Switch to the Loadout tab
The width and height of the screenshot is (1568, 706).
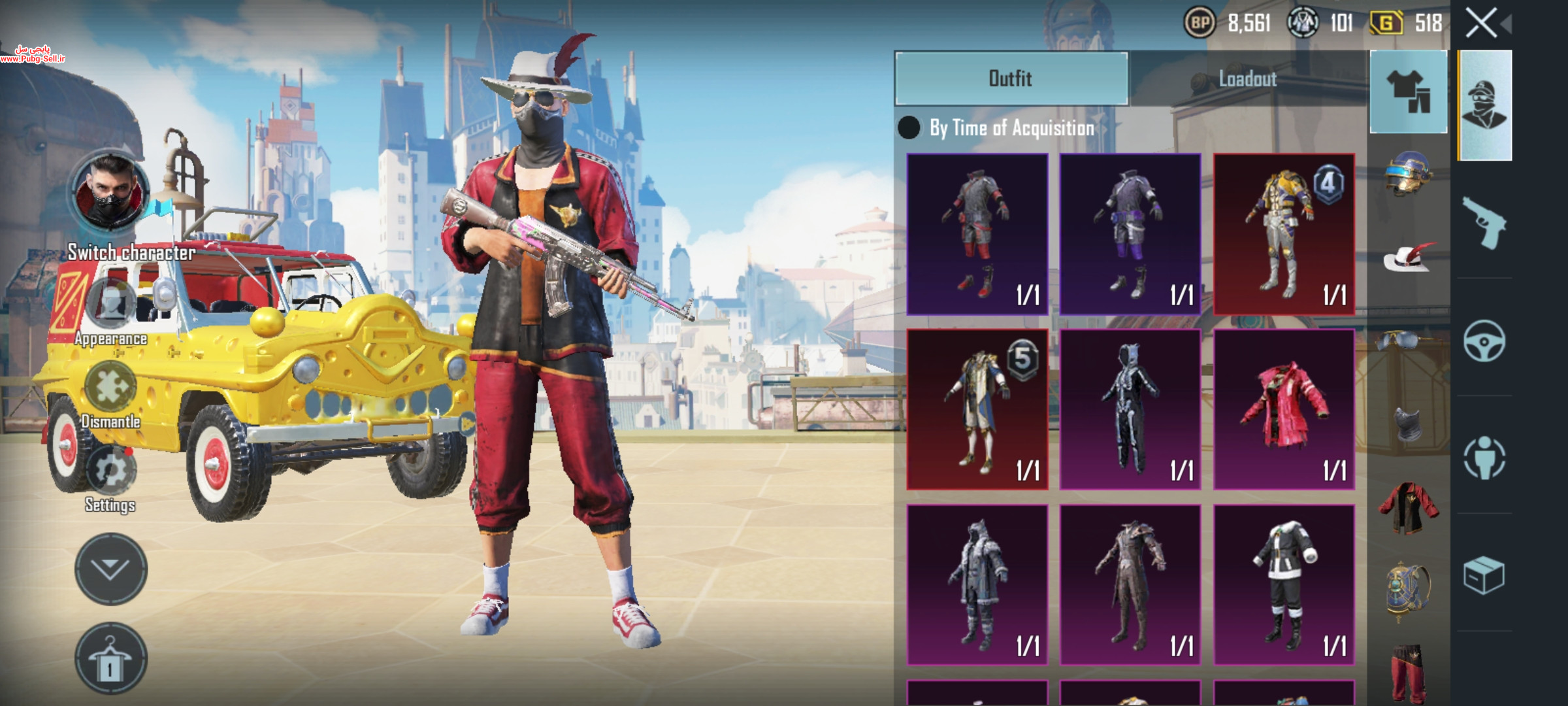coord(1247,79)
